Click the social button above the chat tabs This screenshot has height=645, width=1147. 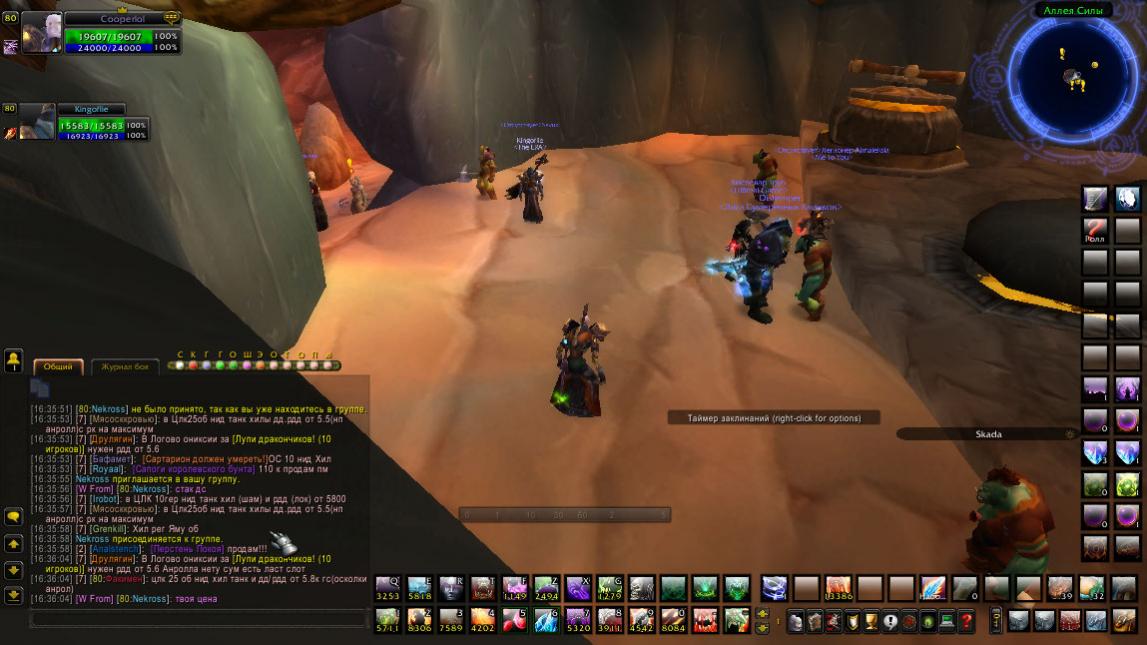pos(14,358)
